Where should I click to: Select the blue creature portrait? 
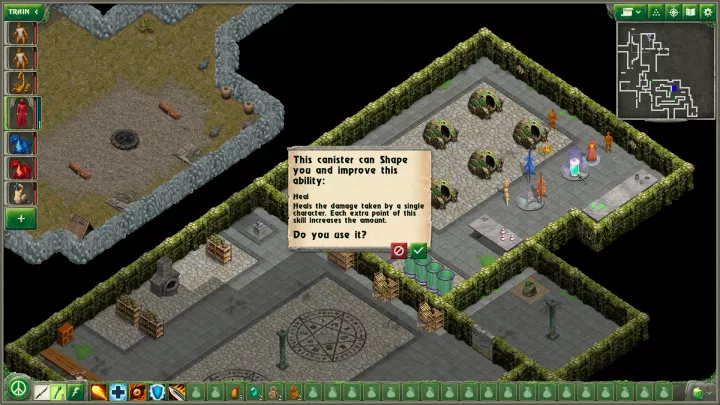click(22, 142)
